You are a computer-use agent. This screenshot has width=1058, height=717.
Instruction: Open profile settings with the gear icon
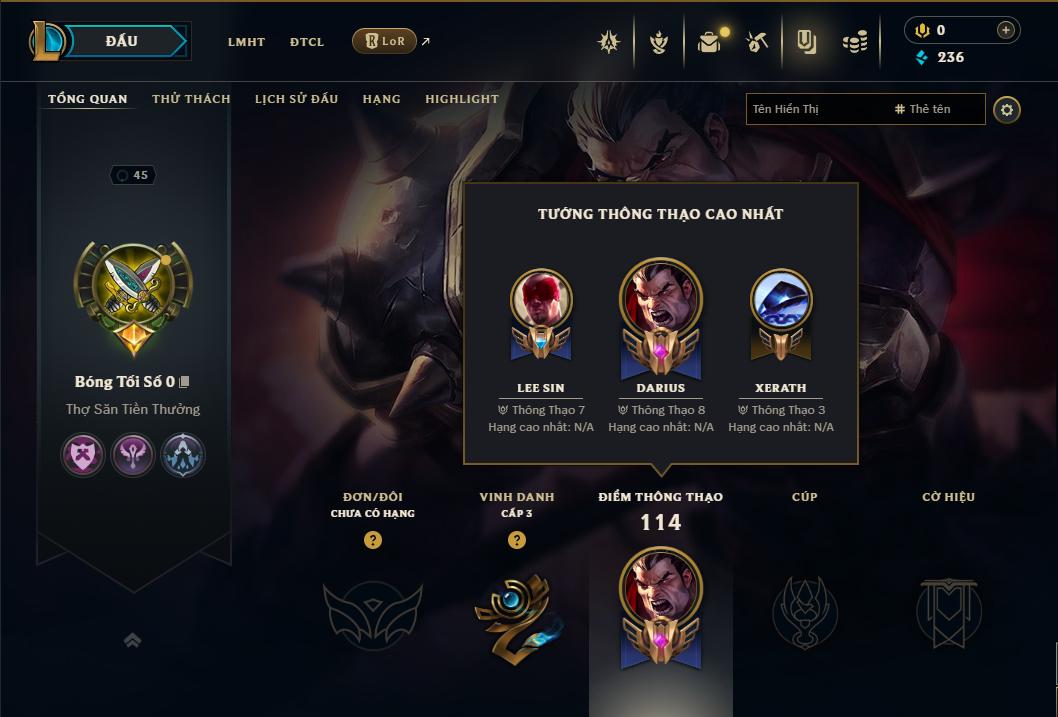tap(1007, 109)
